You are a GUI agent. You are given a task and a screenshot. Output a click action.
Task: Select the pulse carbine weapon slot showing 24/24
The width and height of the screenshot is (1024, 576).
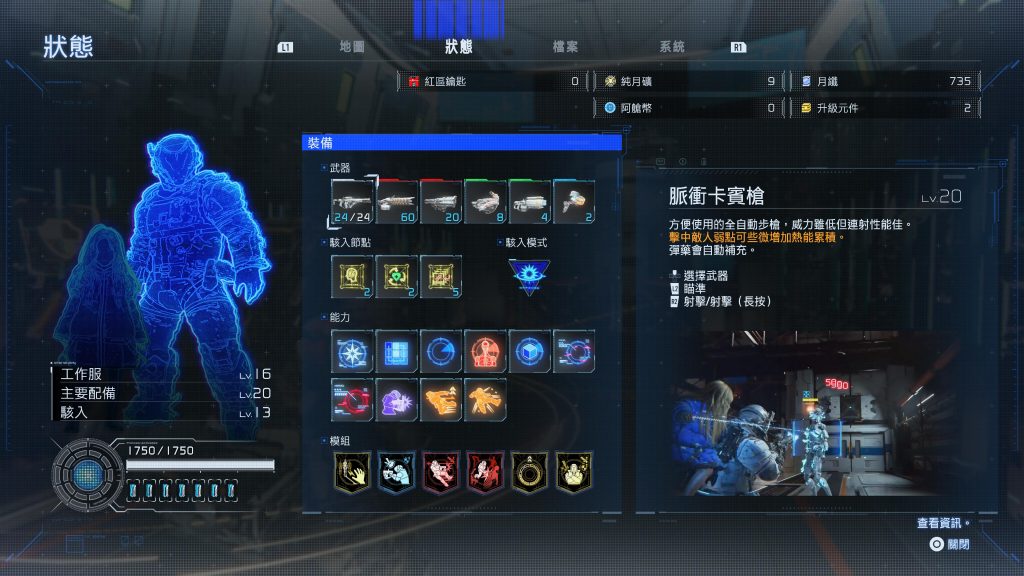[352, 201]
